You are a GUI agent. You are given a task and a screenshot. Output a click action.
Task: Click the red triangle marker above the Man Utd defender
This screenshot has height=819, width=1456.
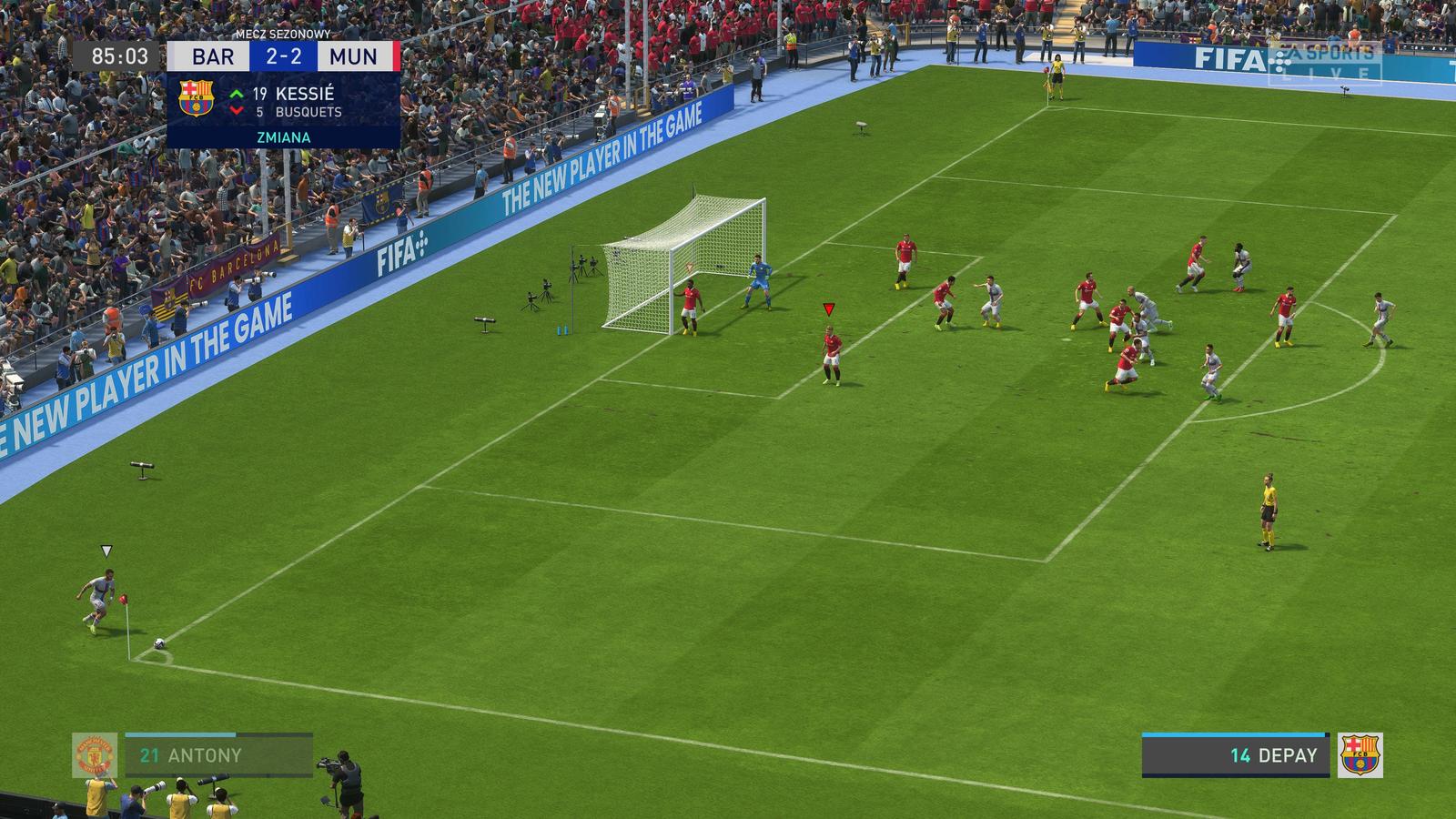828,308
